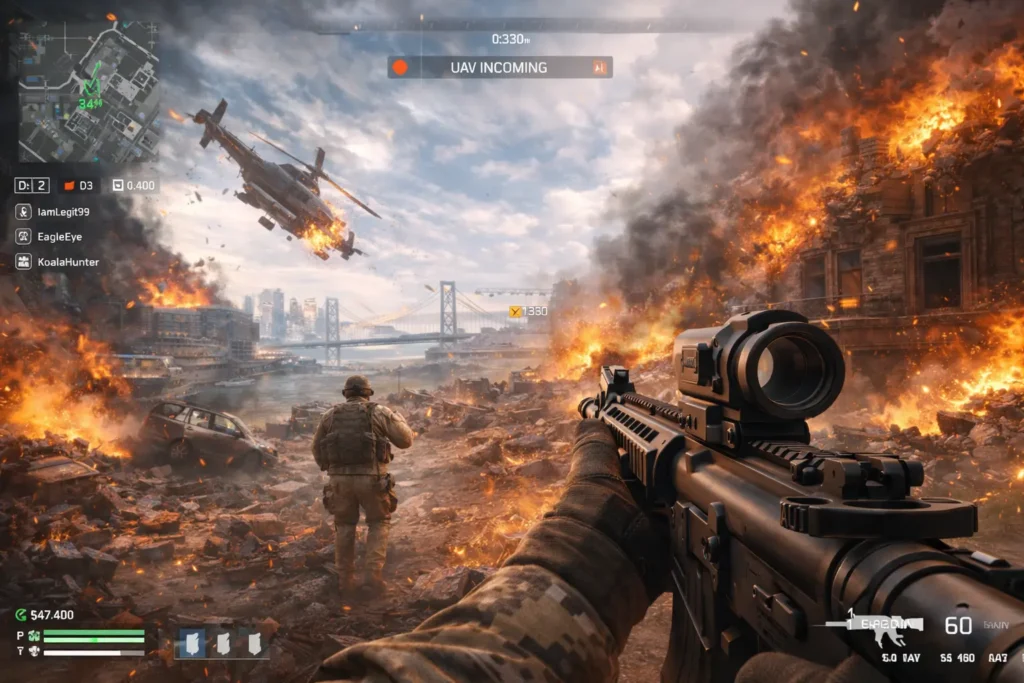Select squad member EagleEye

coord(50,237)
